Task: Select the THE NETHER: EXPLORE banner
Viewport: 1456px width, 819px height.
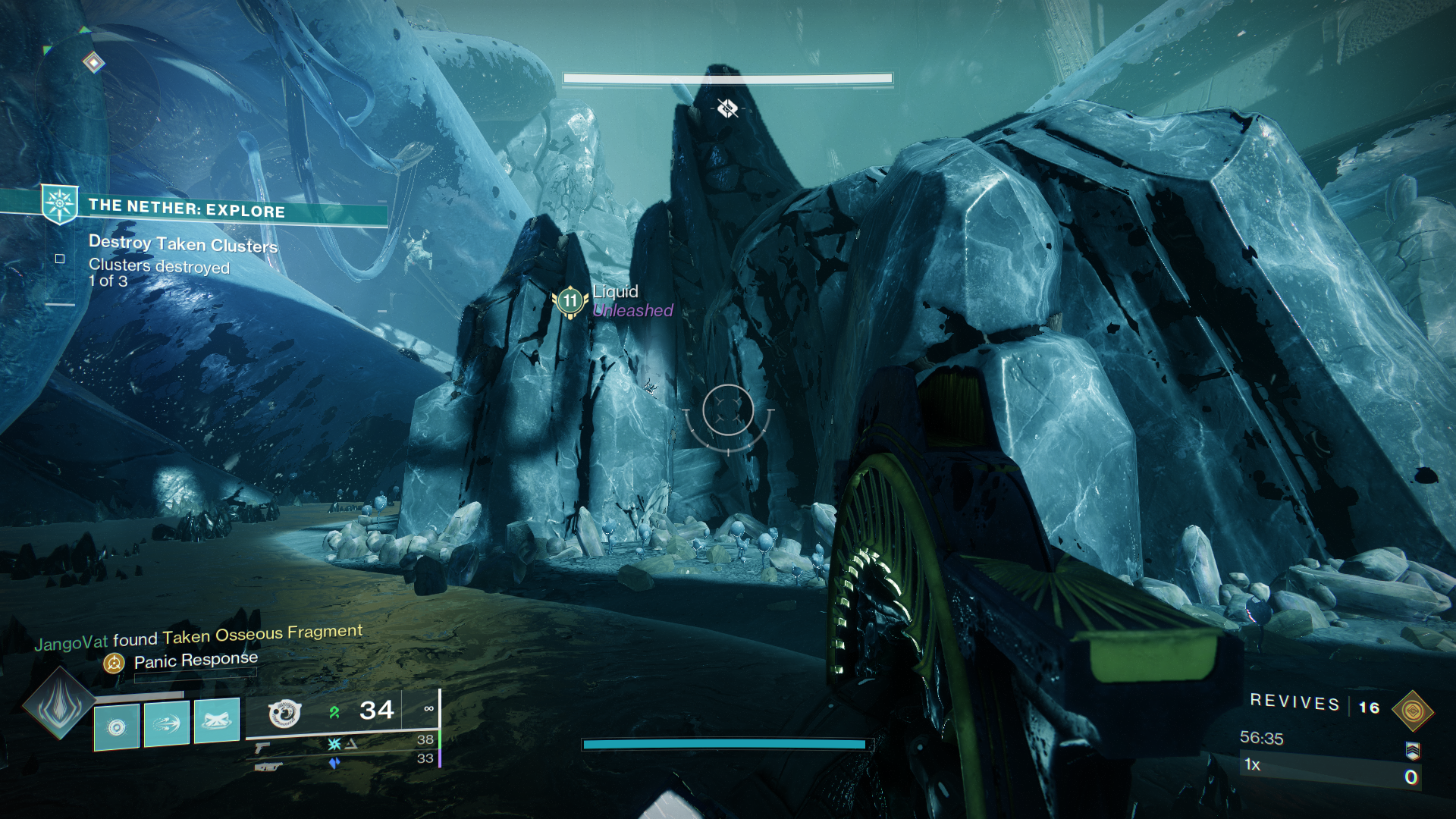Action: point(187,211)
